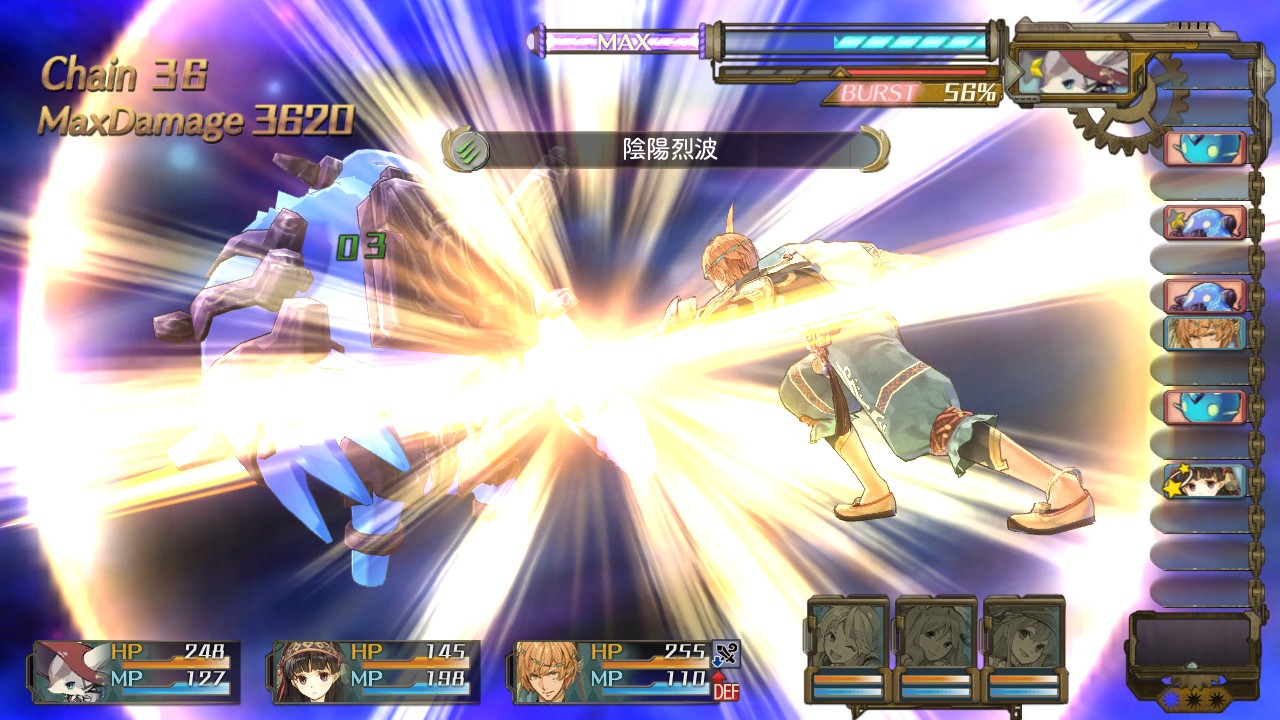Image resolution: width=1280 pixels, height=720 pixels.
Task: Choose the winking support character portrait
Action: click(x=848, y=634)
